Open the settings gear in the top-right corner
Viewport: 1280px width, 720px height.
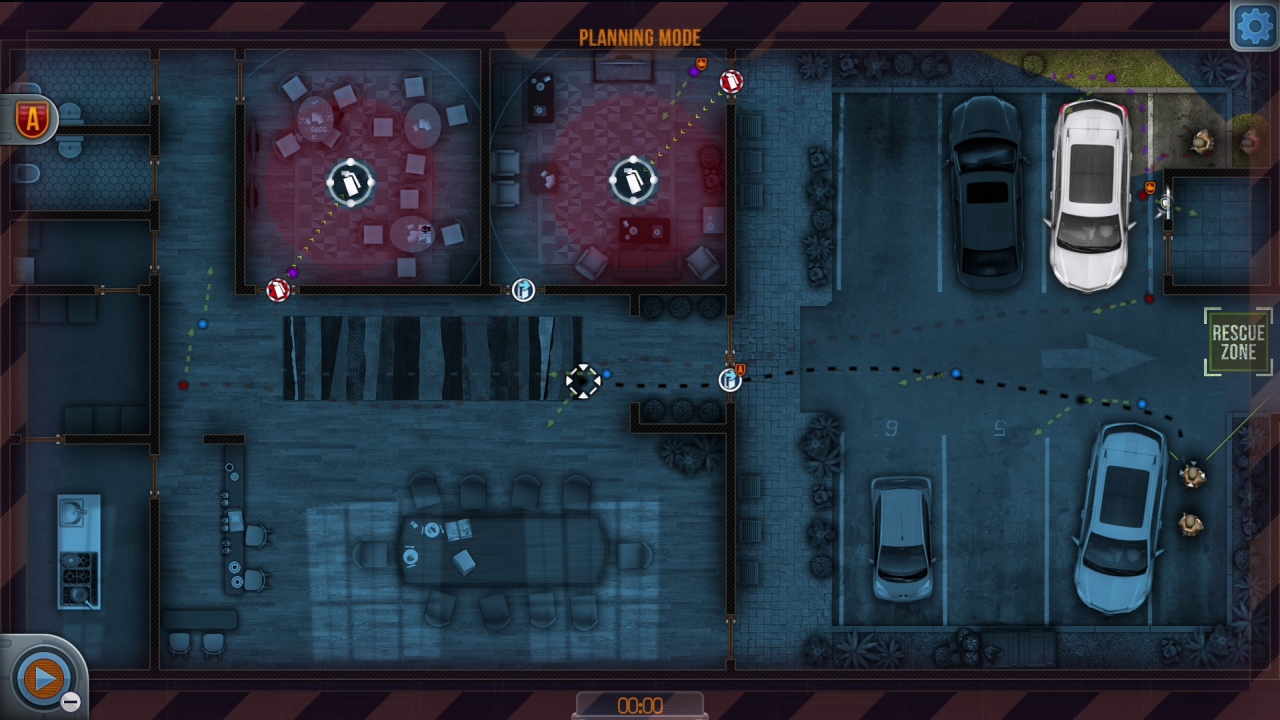(1254, 25)
